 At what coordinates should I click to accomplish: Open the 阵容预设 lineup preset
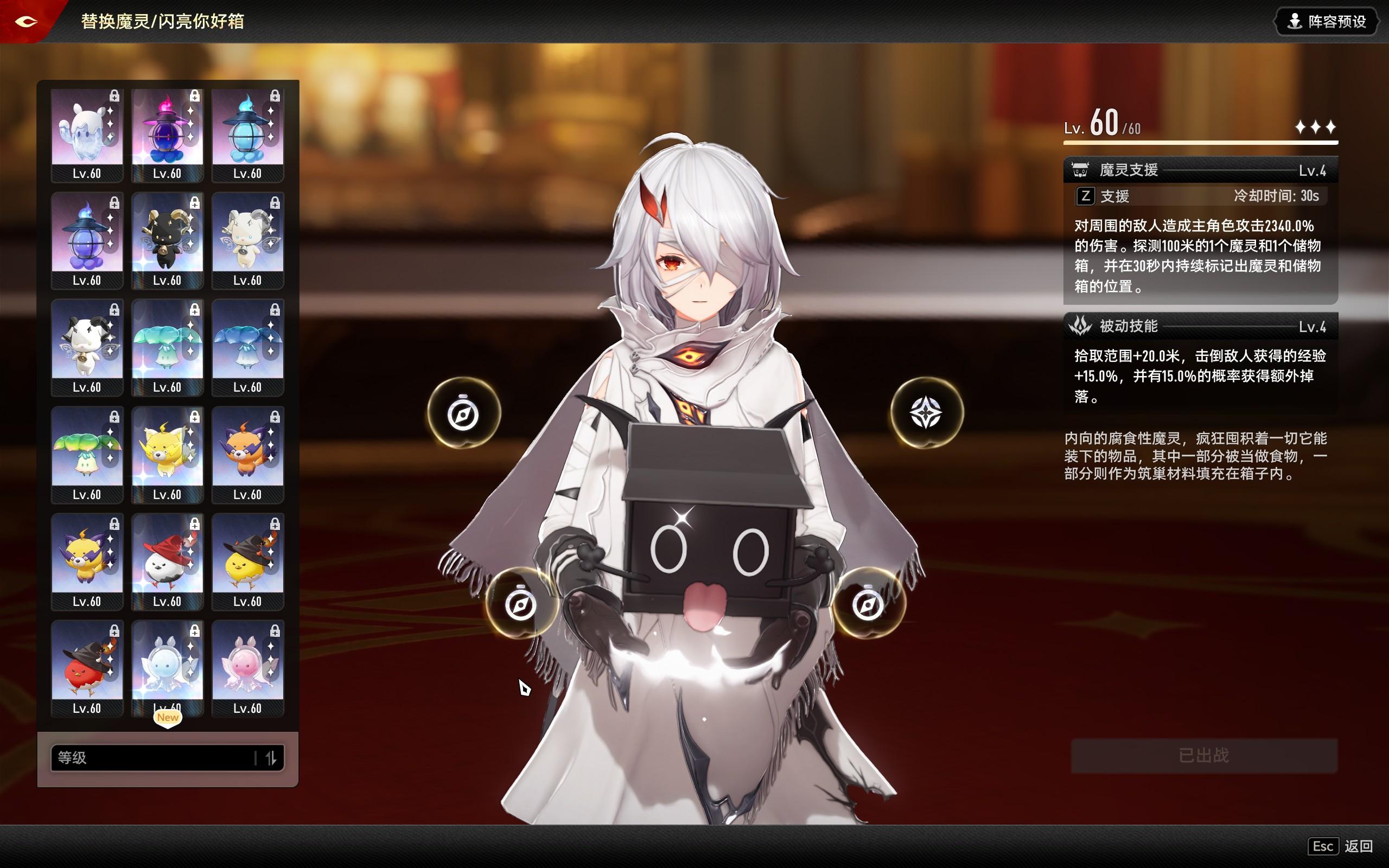click(1327, 22)
